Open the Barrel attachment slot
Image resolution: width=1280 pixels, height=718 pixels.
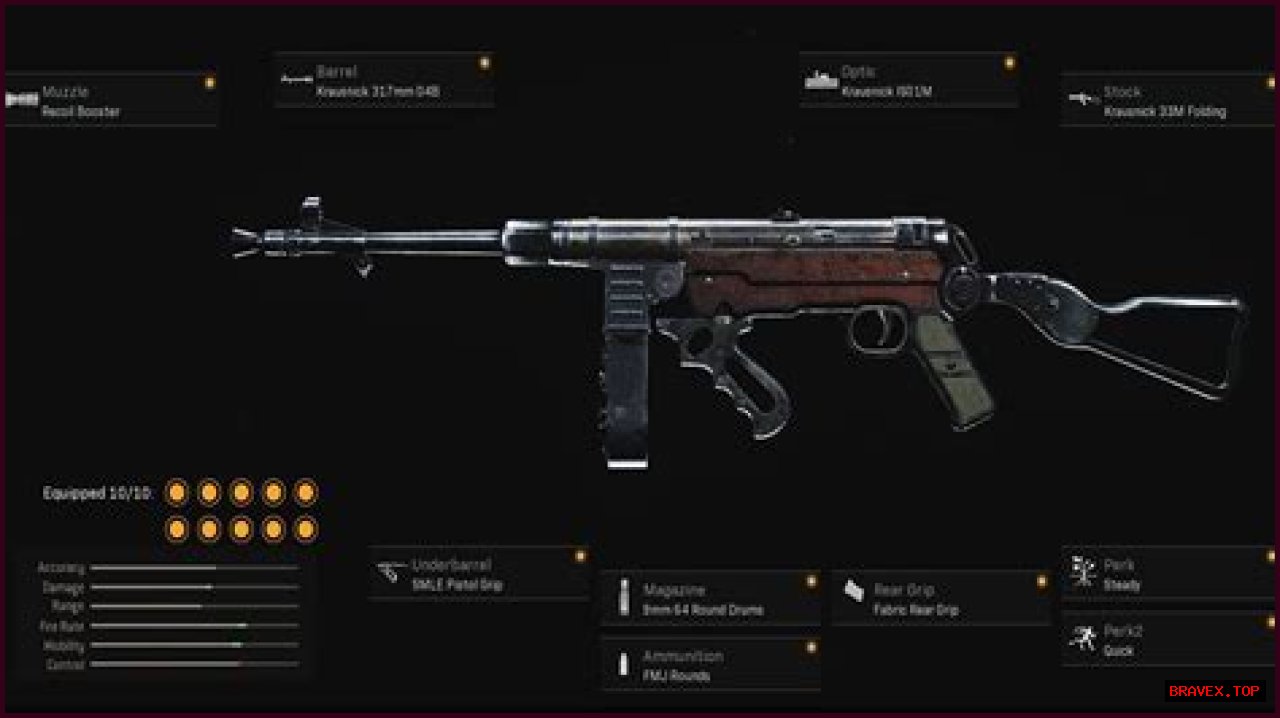pos(384,81)
